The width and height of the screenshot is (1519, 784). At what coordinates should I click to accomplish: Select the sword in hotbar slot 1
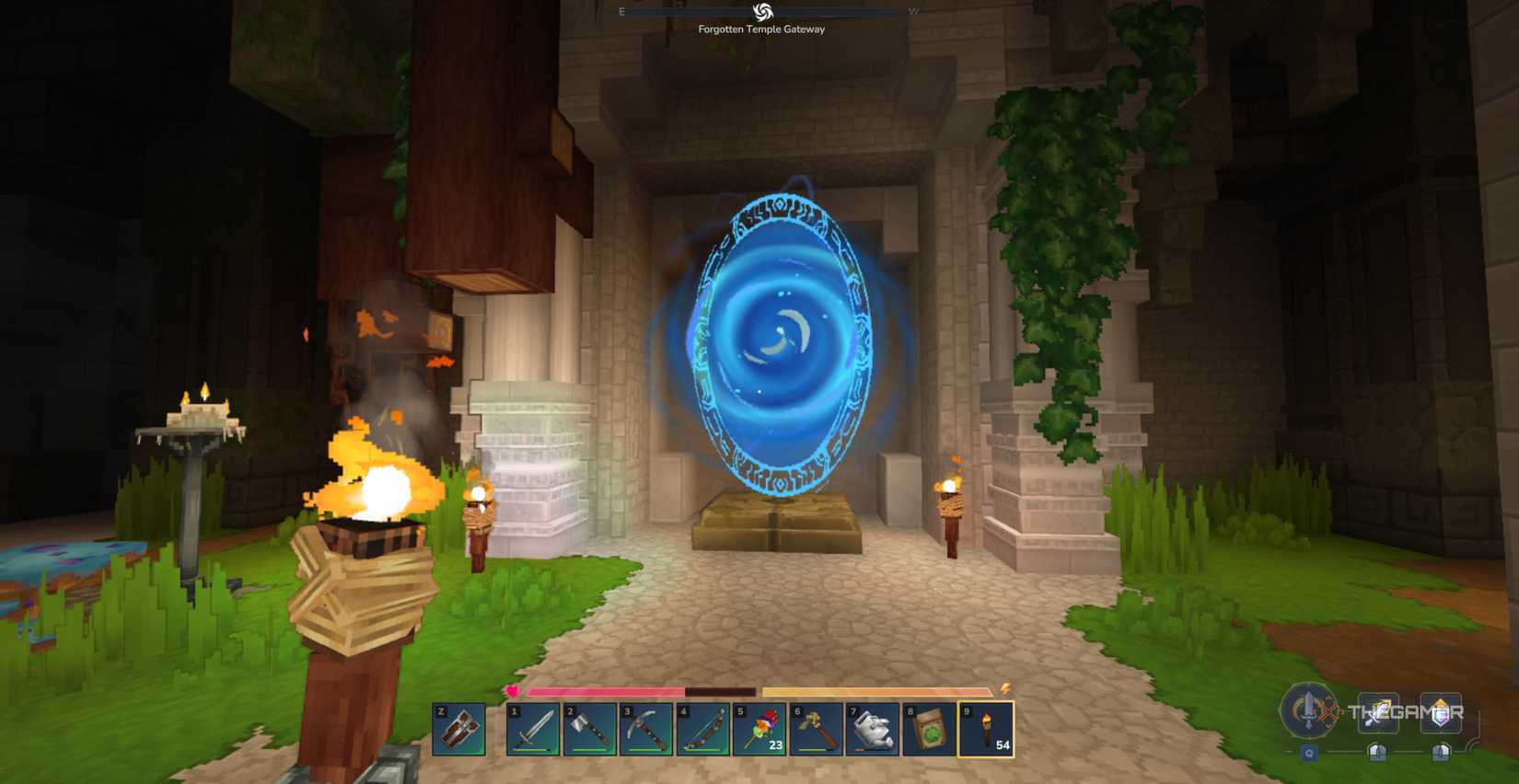point(534,730)
